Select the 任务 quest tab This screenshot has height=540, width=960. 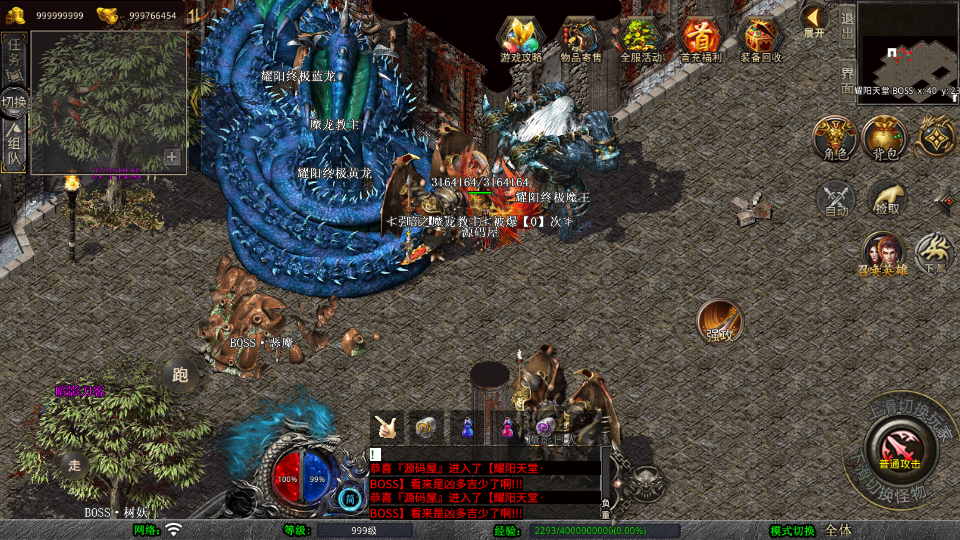pyautogui.click(x=14, y=55)
